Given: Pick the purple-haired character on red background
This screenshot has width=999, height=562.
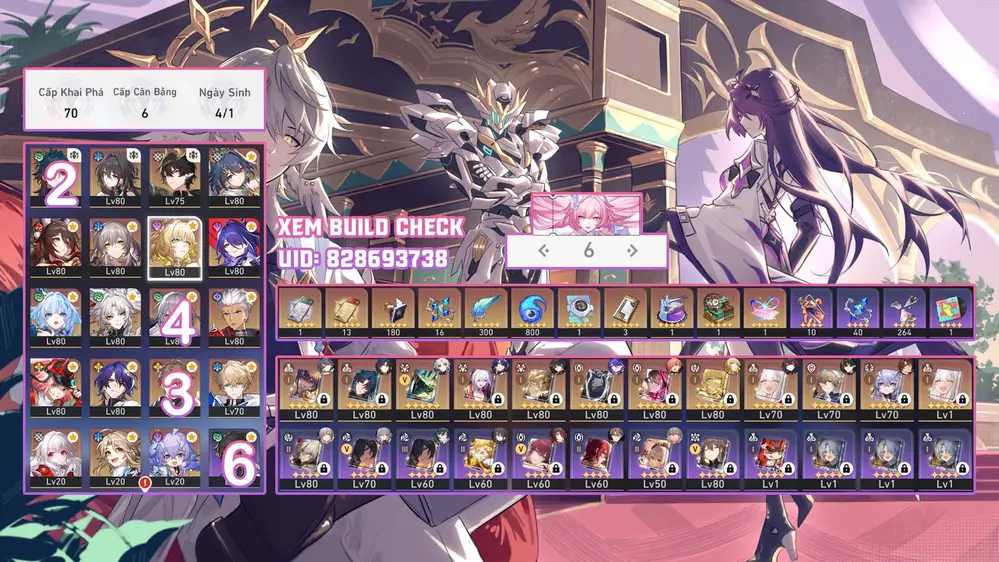Looking at the screenshot, I should (x=234, y=246).
